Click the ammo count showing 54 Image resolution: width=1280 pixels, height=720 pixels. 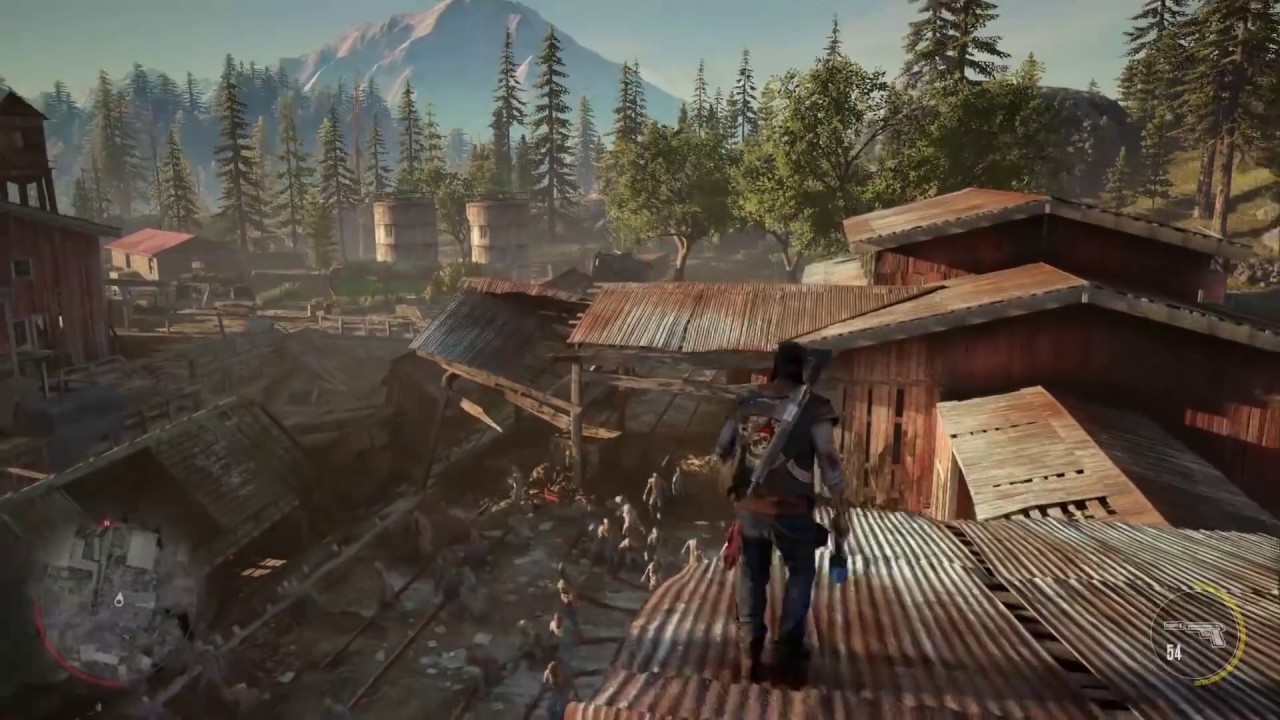pyautogui.click(x=1173, y=651)
